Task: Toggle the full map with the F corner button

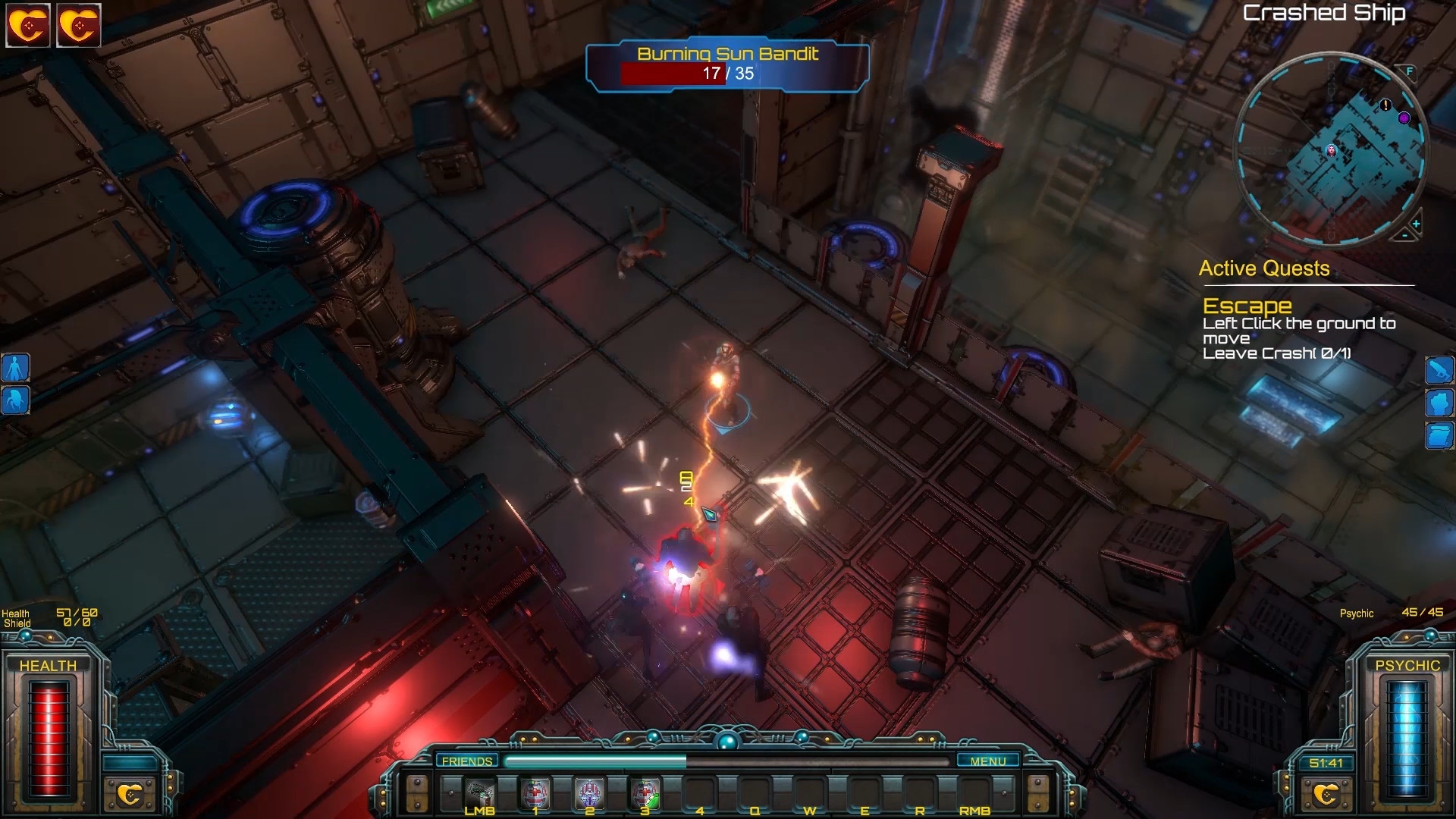Action: click(x=1410, y=71)
